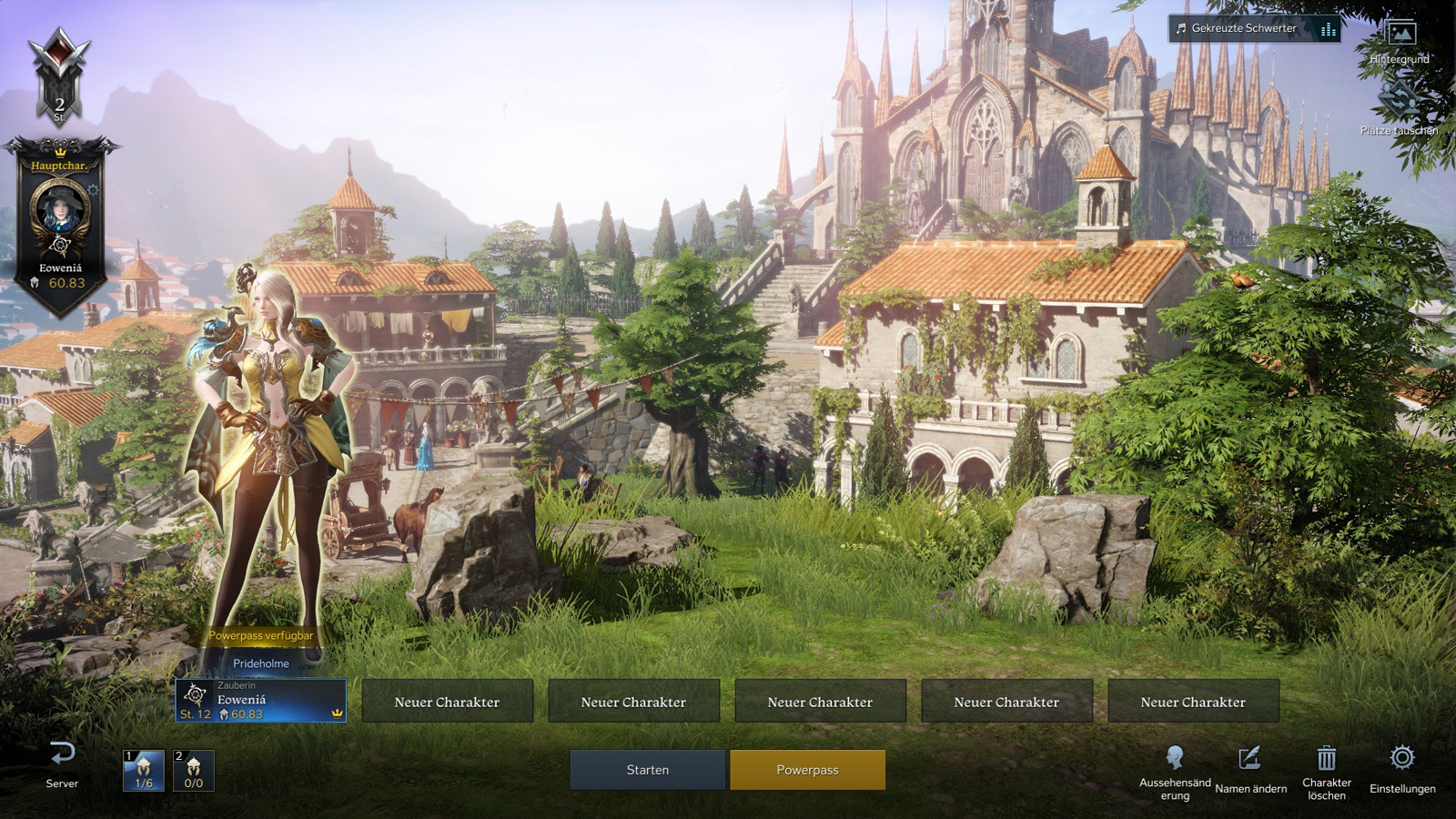This screenshot has height=819, width=1456.
Task: Switch to character page 0/0
Action: pos(194,771)
